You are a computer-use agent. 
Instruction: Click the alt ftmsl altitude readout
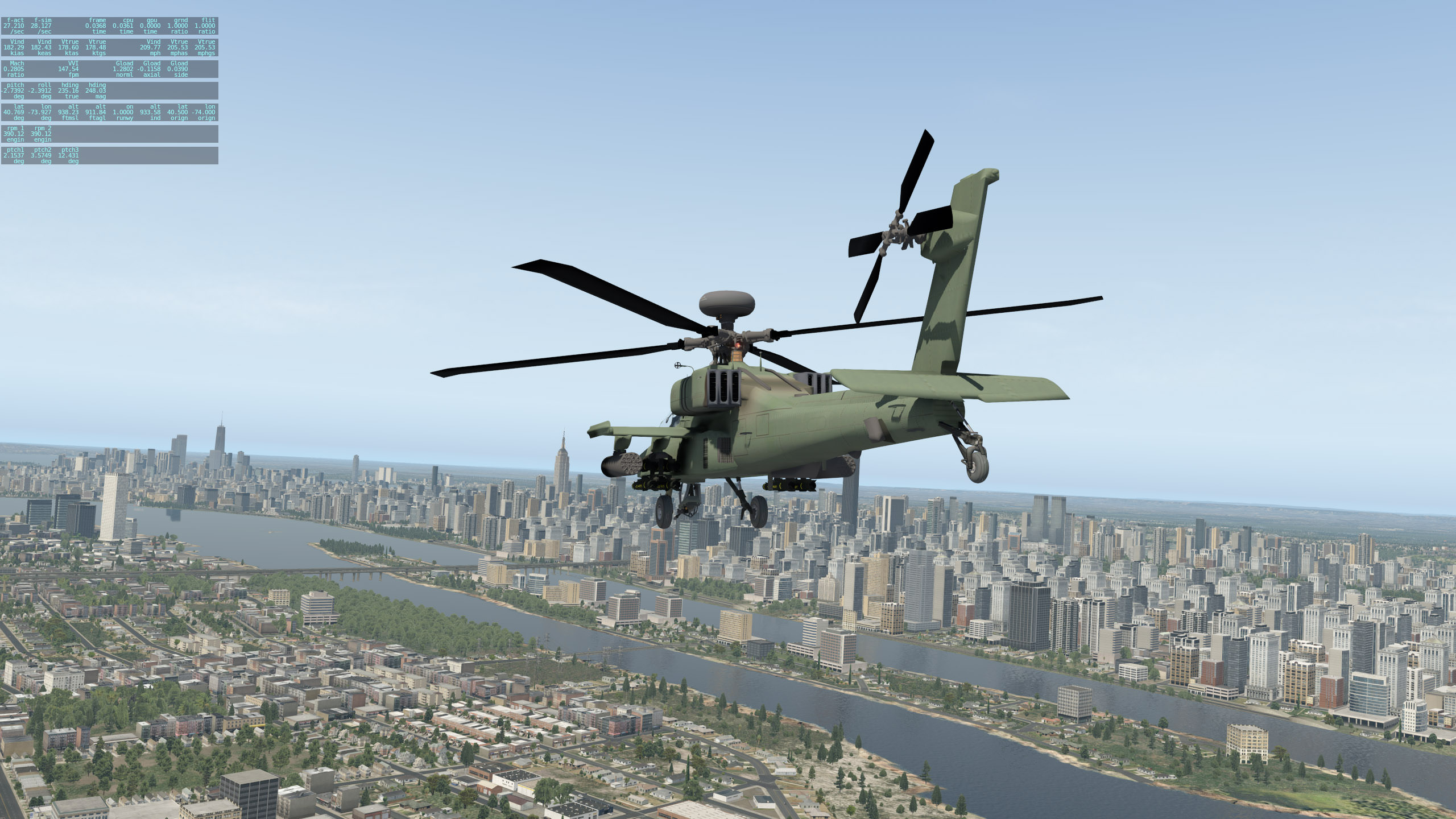(69, 112)
